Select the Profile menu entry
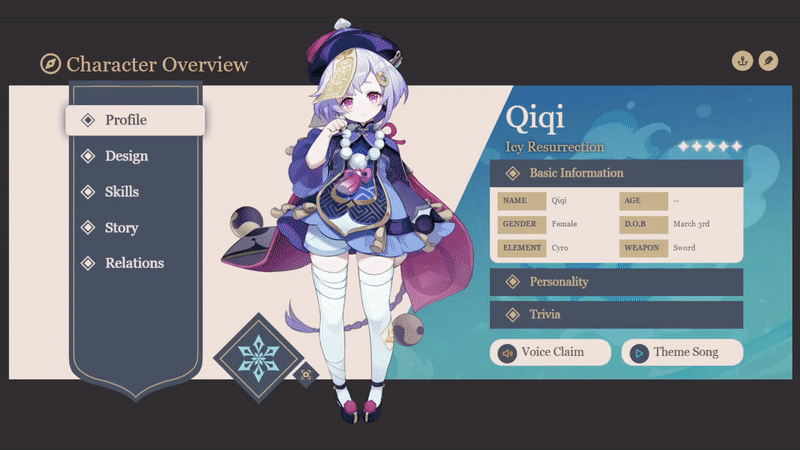Viewport: 800px width, 450px height. tap(135, 120)
